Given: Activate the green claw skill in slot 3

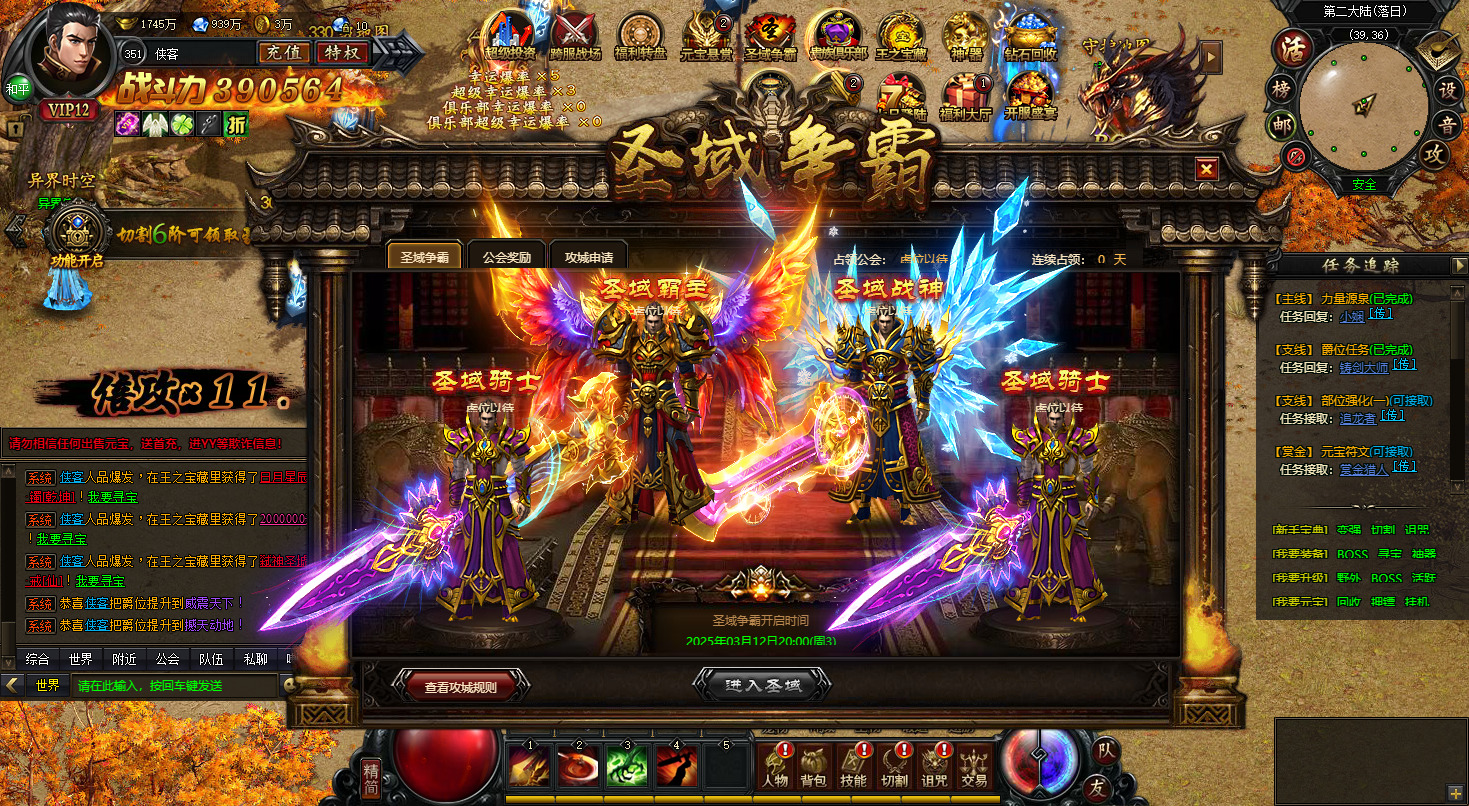Looking at the screenshot, I should coord(627,766).
